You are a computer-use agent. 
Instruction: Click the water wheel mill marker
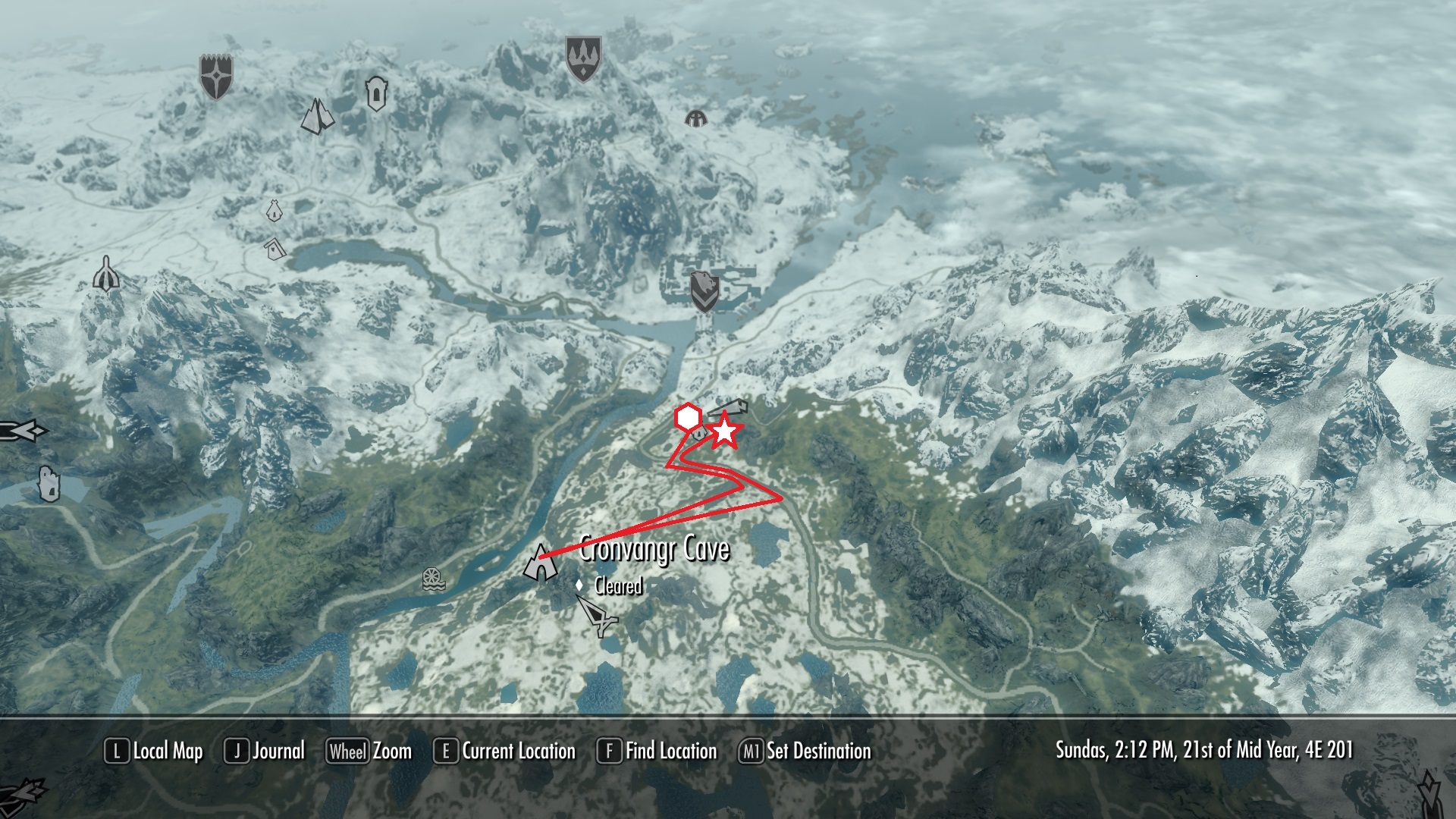(x=433, y=579)
